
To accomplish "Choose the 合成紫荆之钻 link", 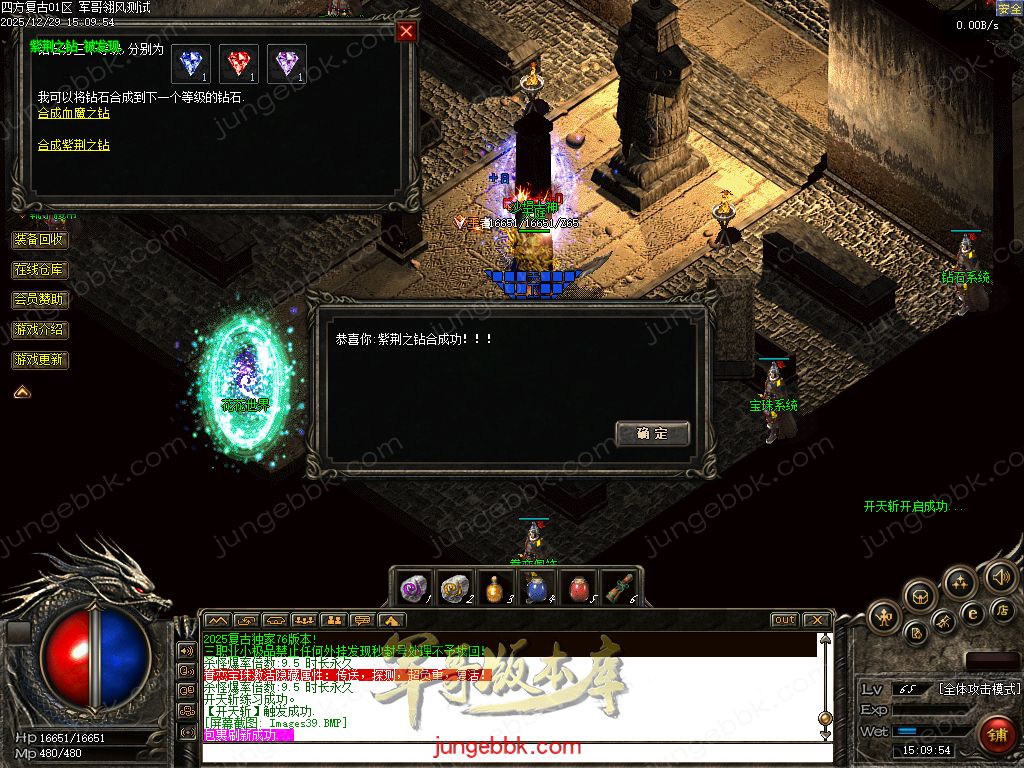I will 74,145.
